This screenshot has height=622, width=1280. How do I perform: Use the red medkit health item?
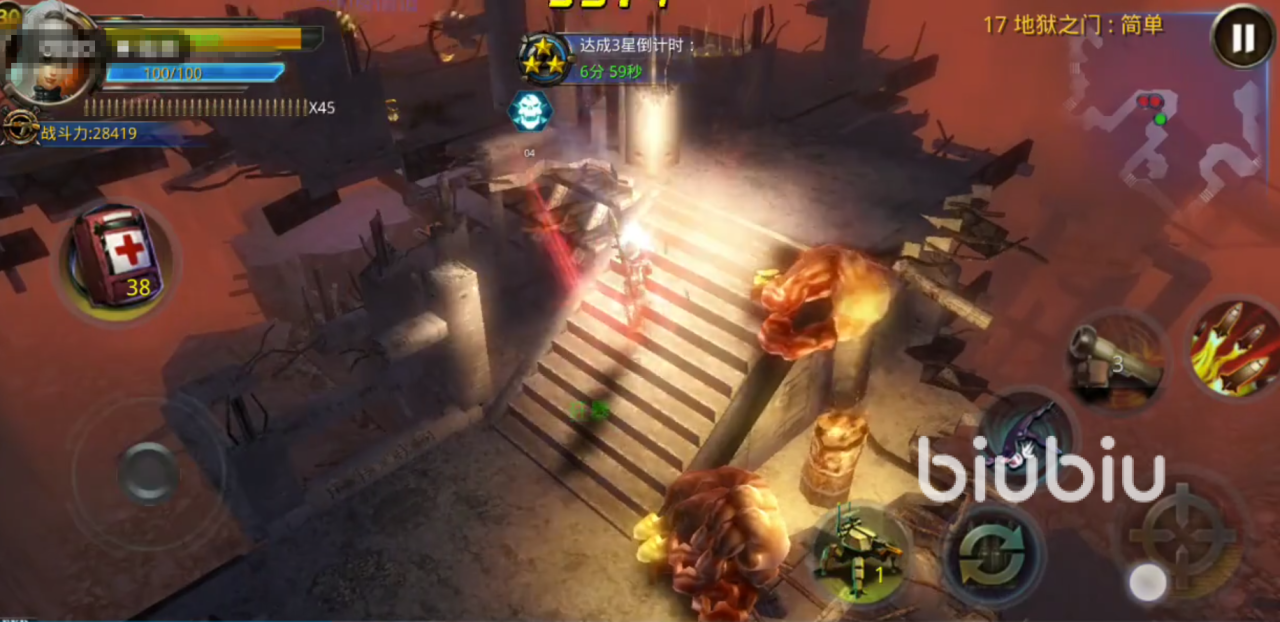coord(116,257)
